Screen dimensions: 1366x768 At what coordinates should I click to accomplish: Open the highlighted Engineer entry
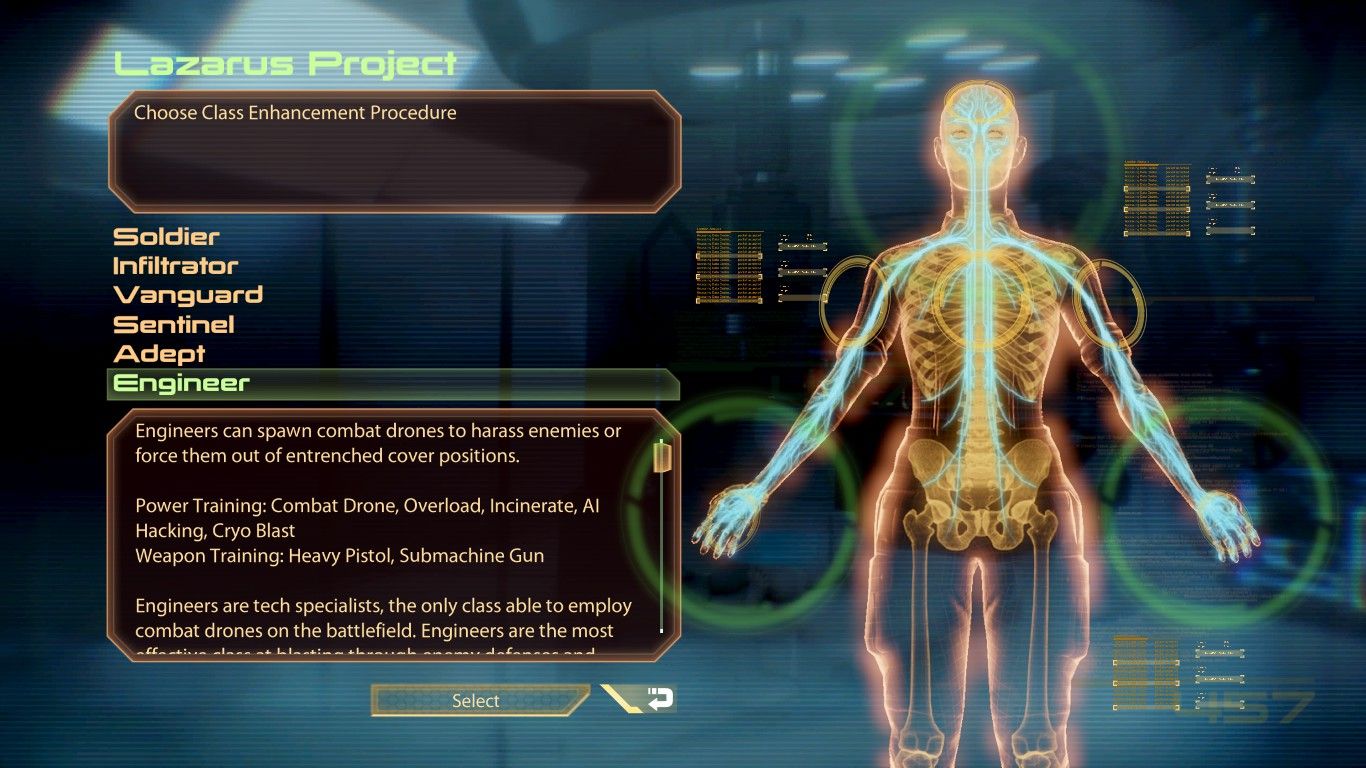click(x=180, y=383)
